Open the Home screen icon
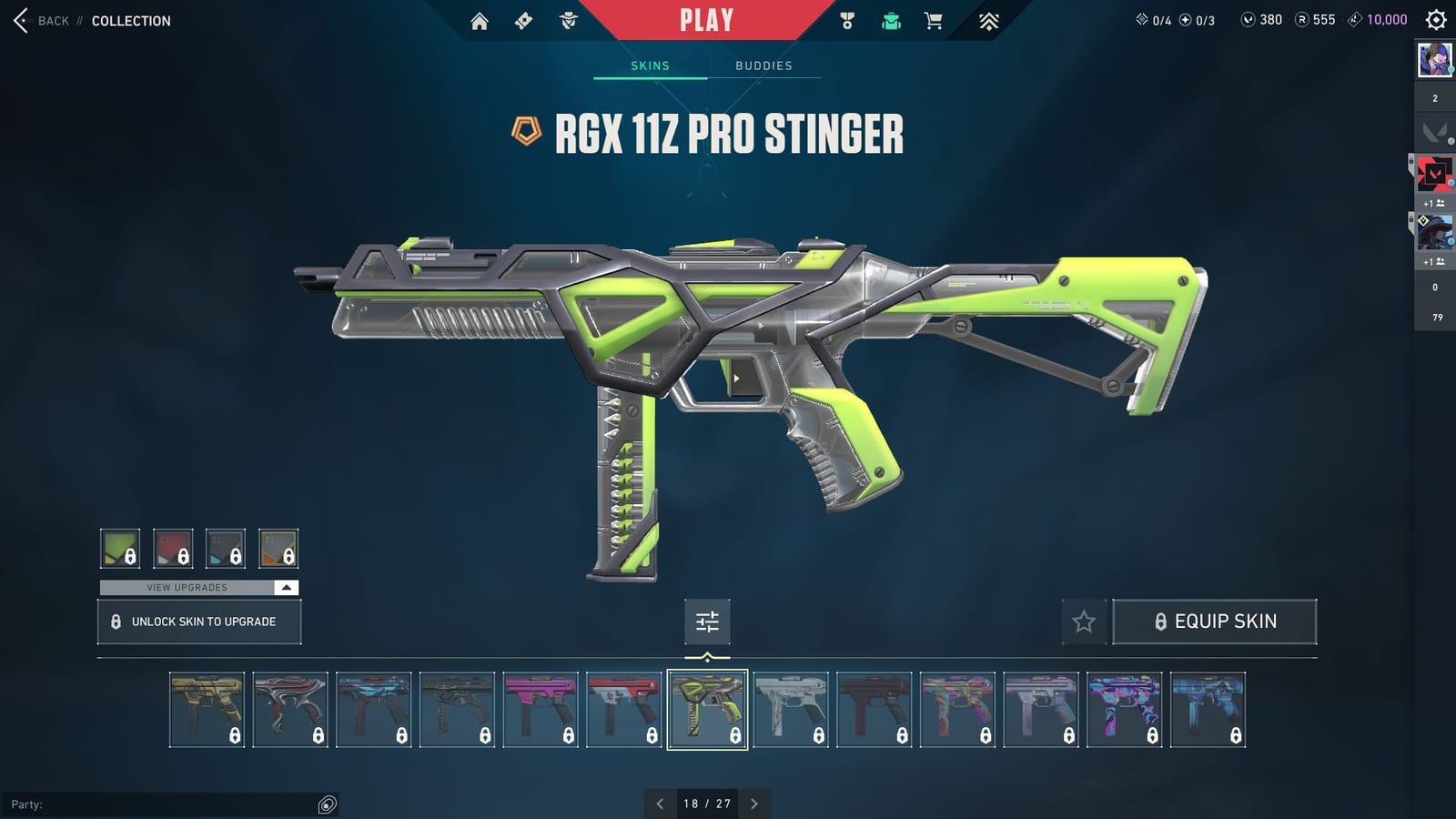Screen dimensions: 1456x819 click(x=480, y=19)
